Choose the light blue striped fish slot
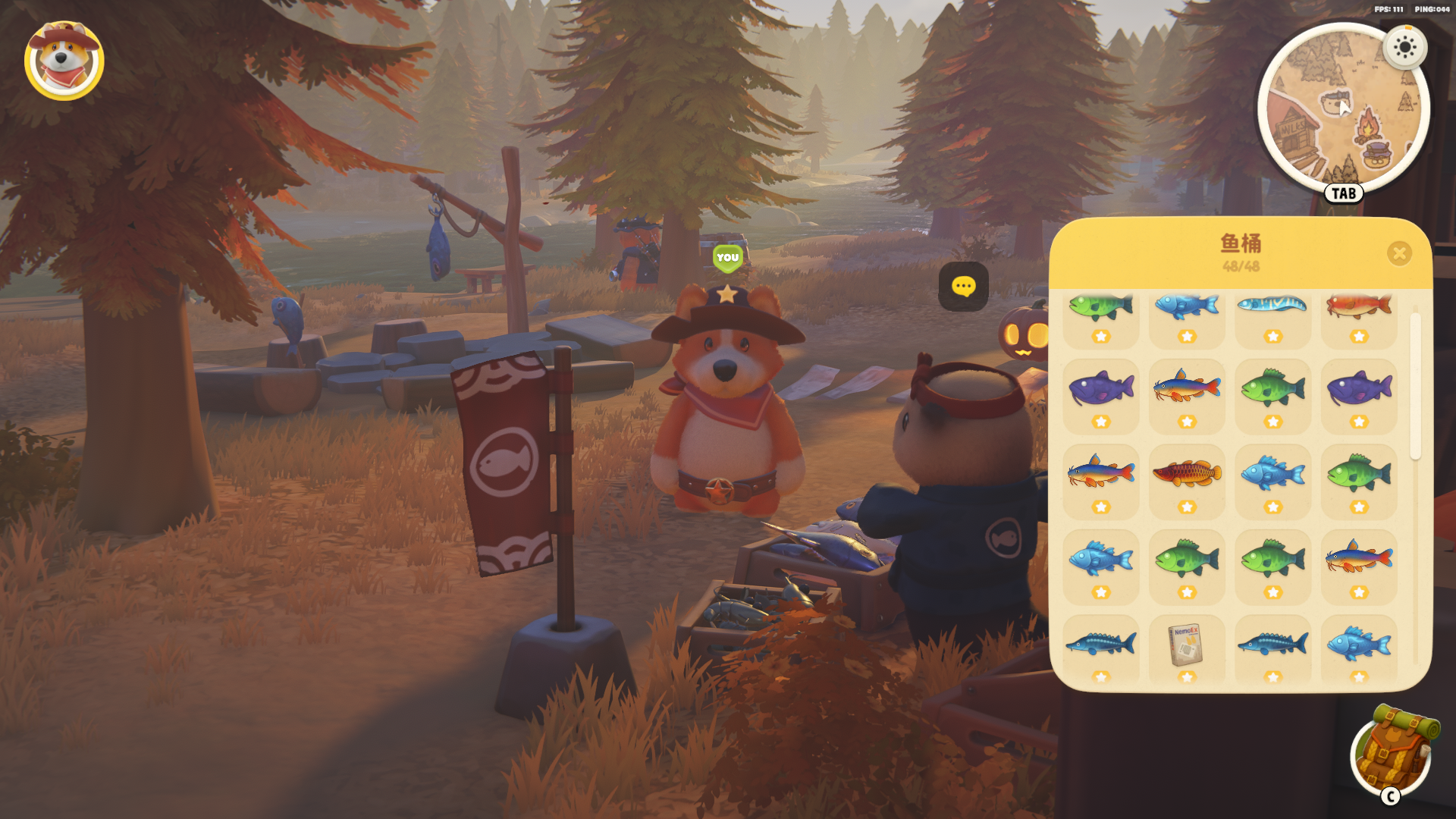Screen dimensions: 1456x819 pos(1272,312)
